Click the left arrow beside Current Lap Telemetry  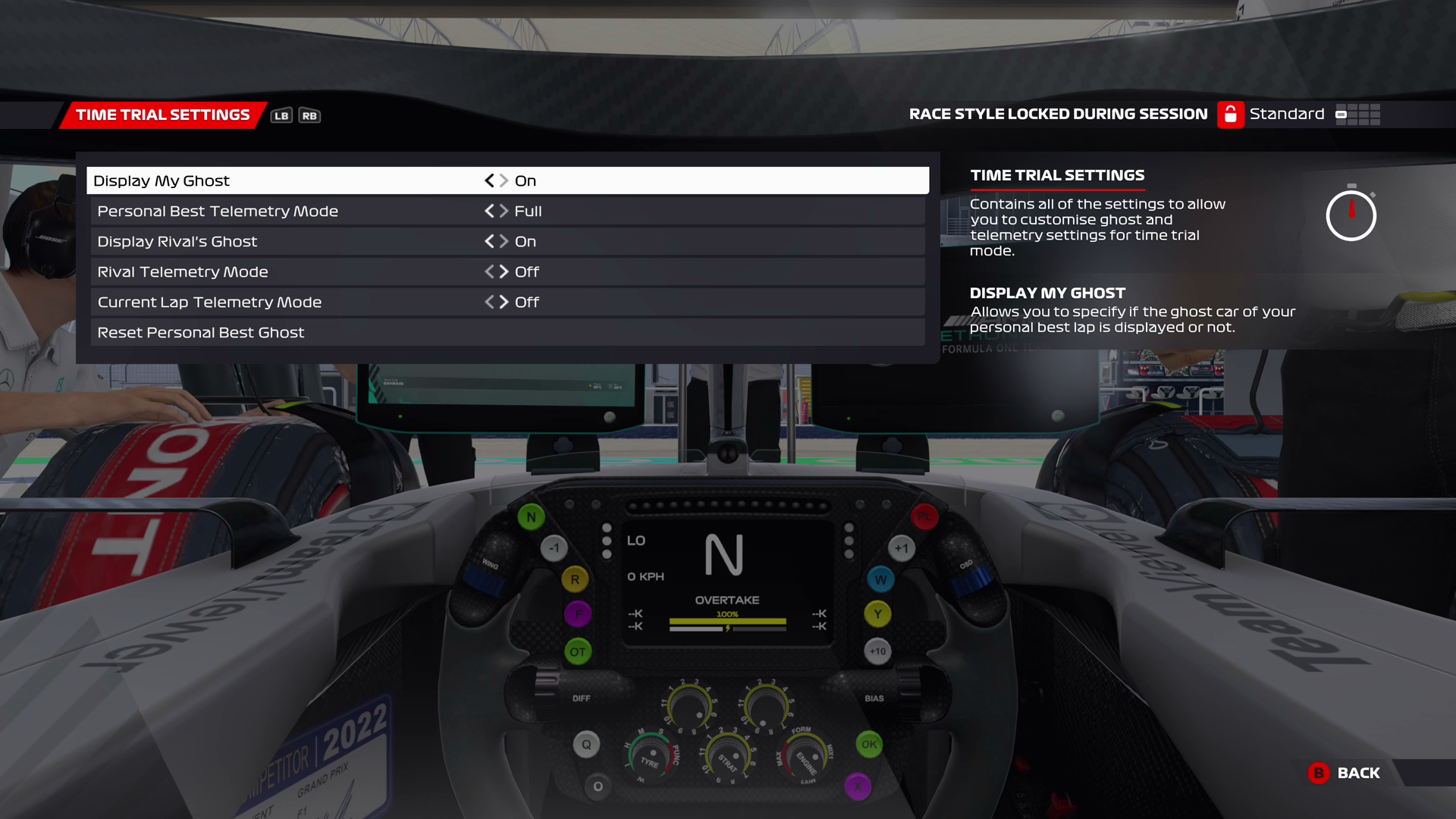click(x=490, y=302)
